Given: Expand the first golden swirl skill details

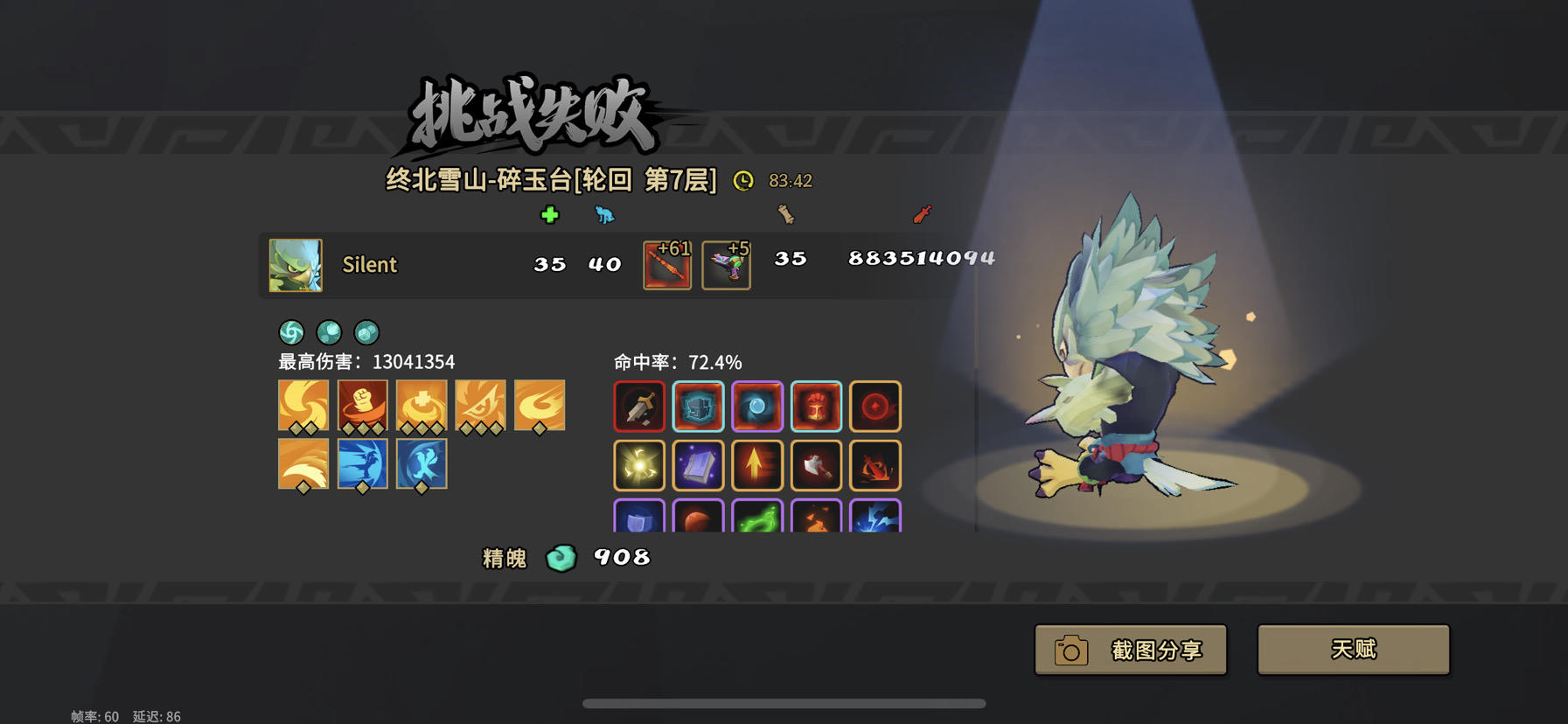Looking at the screenshot, I should (x=304, y=406).
